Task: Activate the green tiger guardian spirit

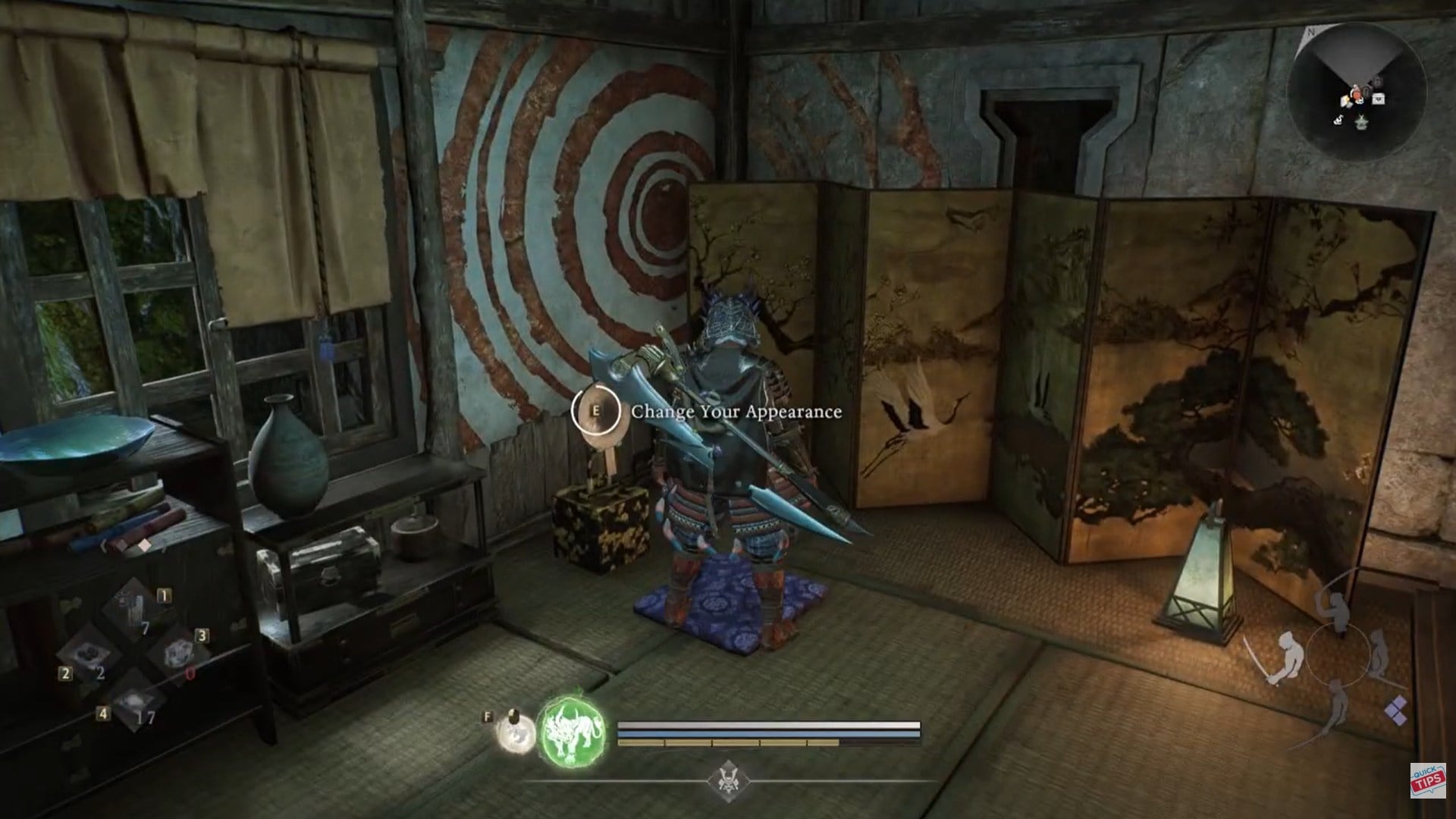Action: (x=573, y=733)
